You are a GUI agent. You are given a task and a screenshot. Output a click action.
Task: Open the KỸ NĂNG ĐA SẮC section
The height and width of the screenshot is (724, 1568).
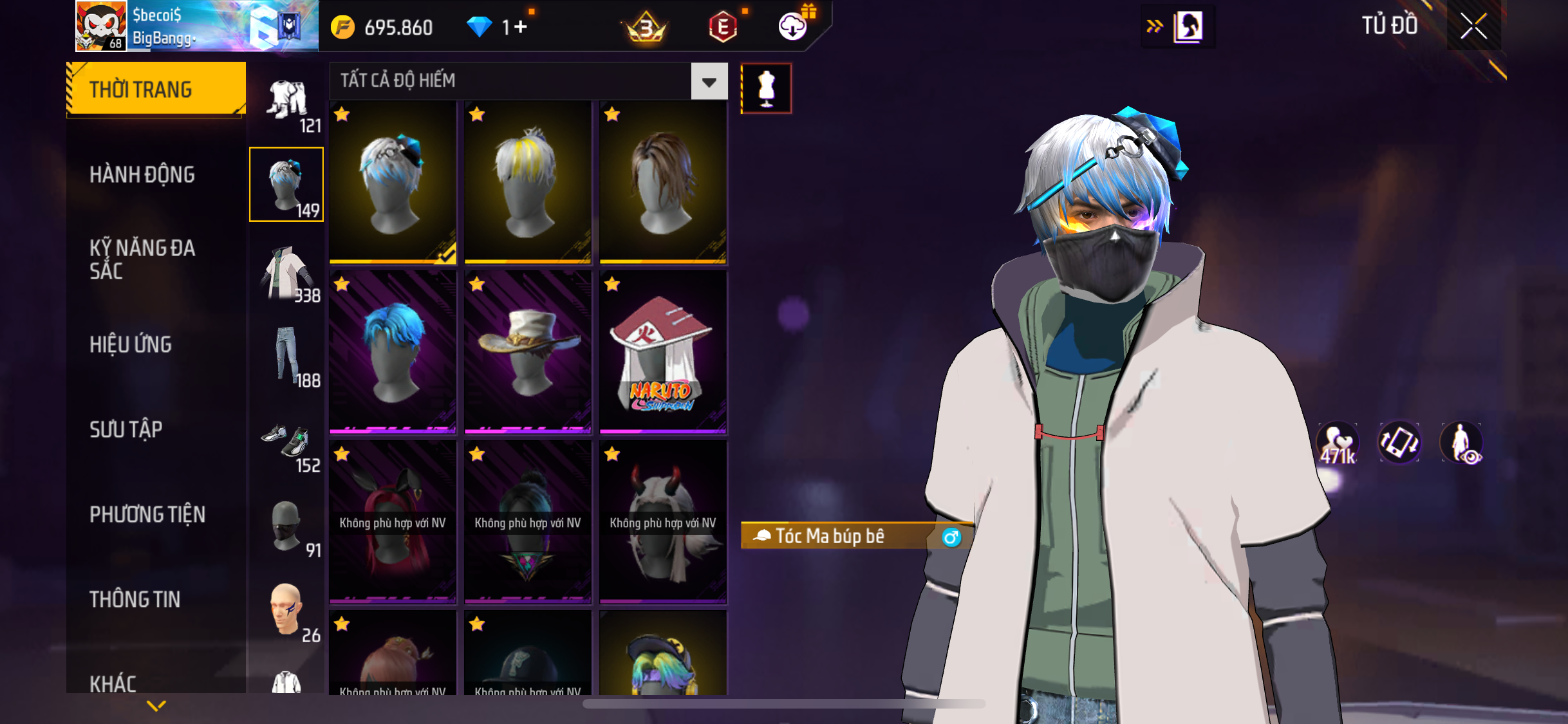tap(142, 259)
